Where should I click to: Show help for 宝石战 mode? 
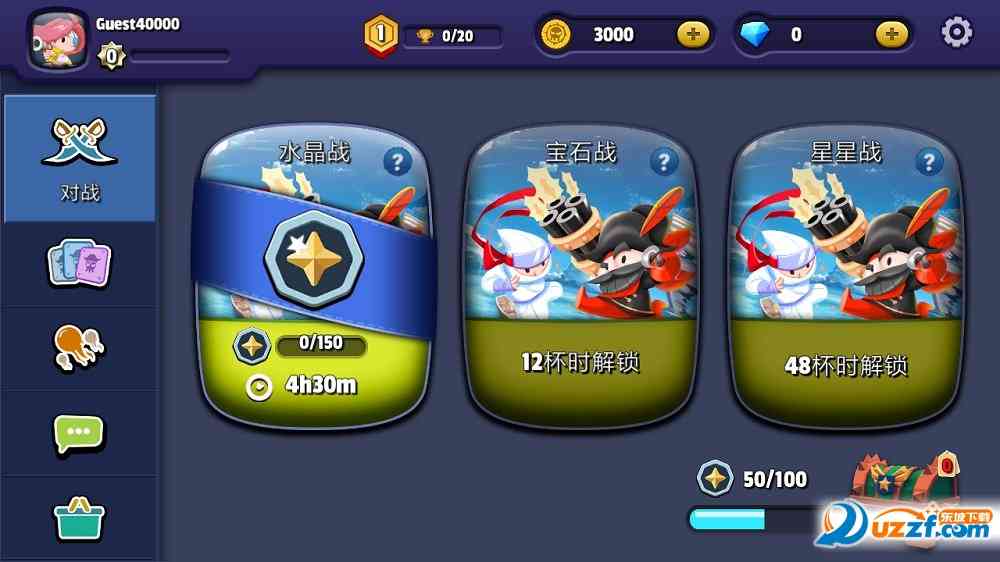point(664,162)
